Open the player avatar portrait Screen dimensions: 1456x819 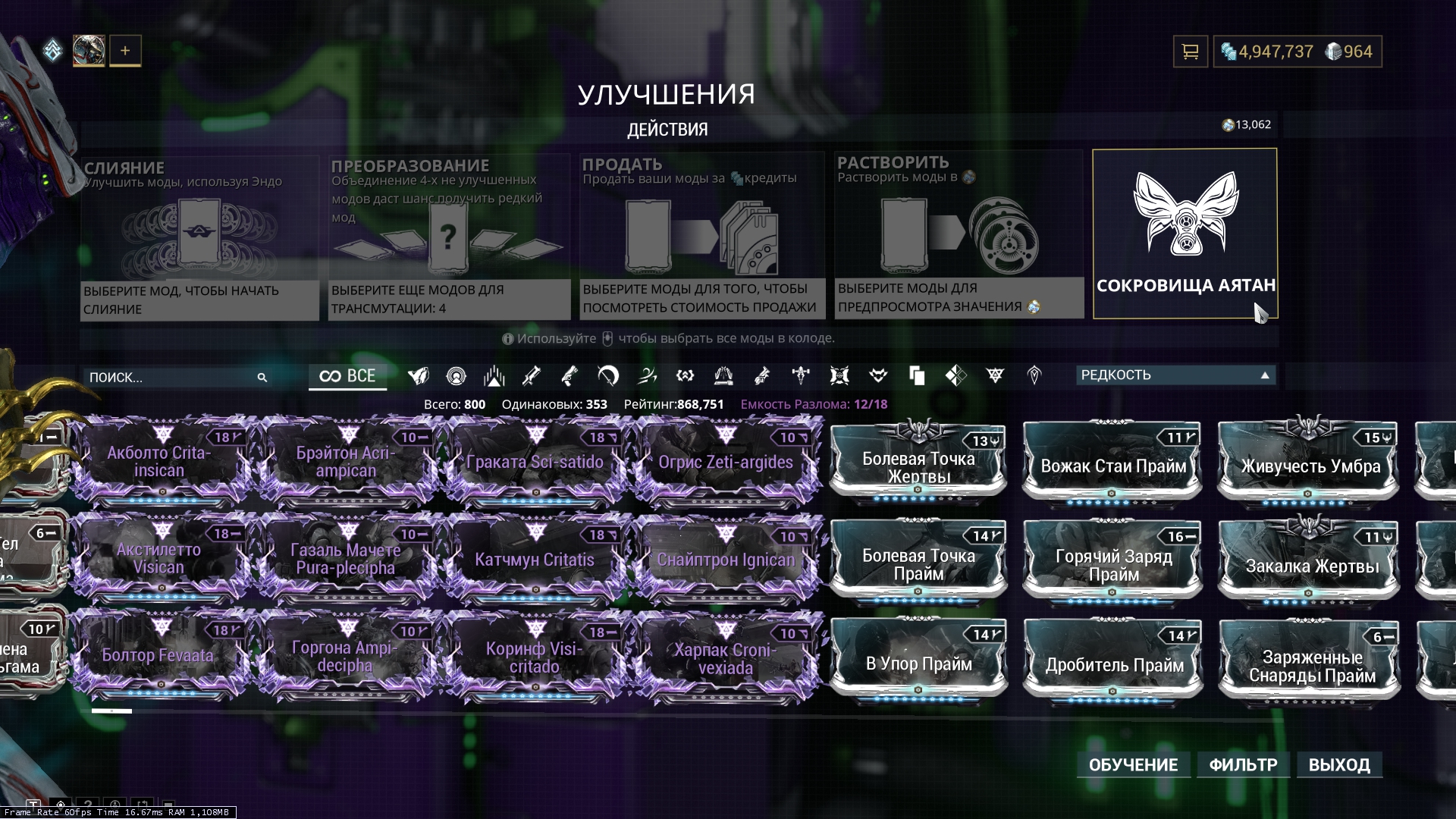[x=89, y=51]
